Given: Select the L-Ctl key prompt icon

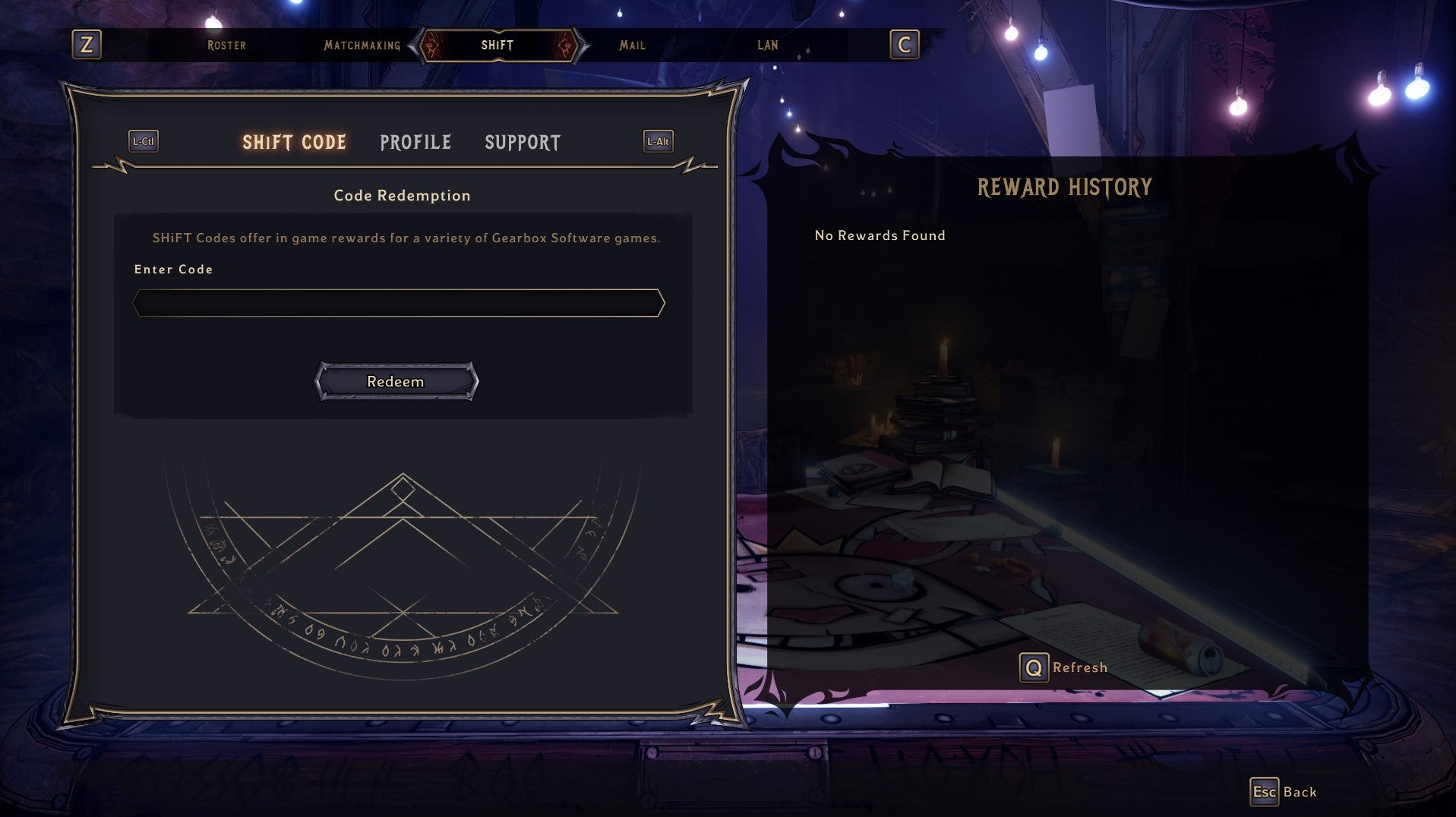Looking at the screenshot, I should tap(143, 141).
